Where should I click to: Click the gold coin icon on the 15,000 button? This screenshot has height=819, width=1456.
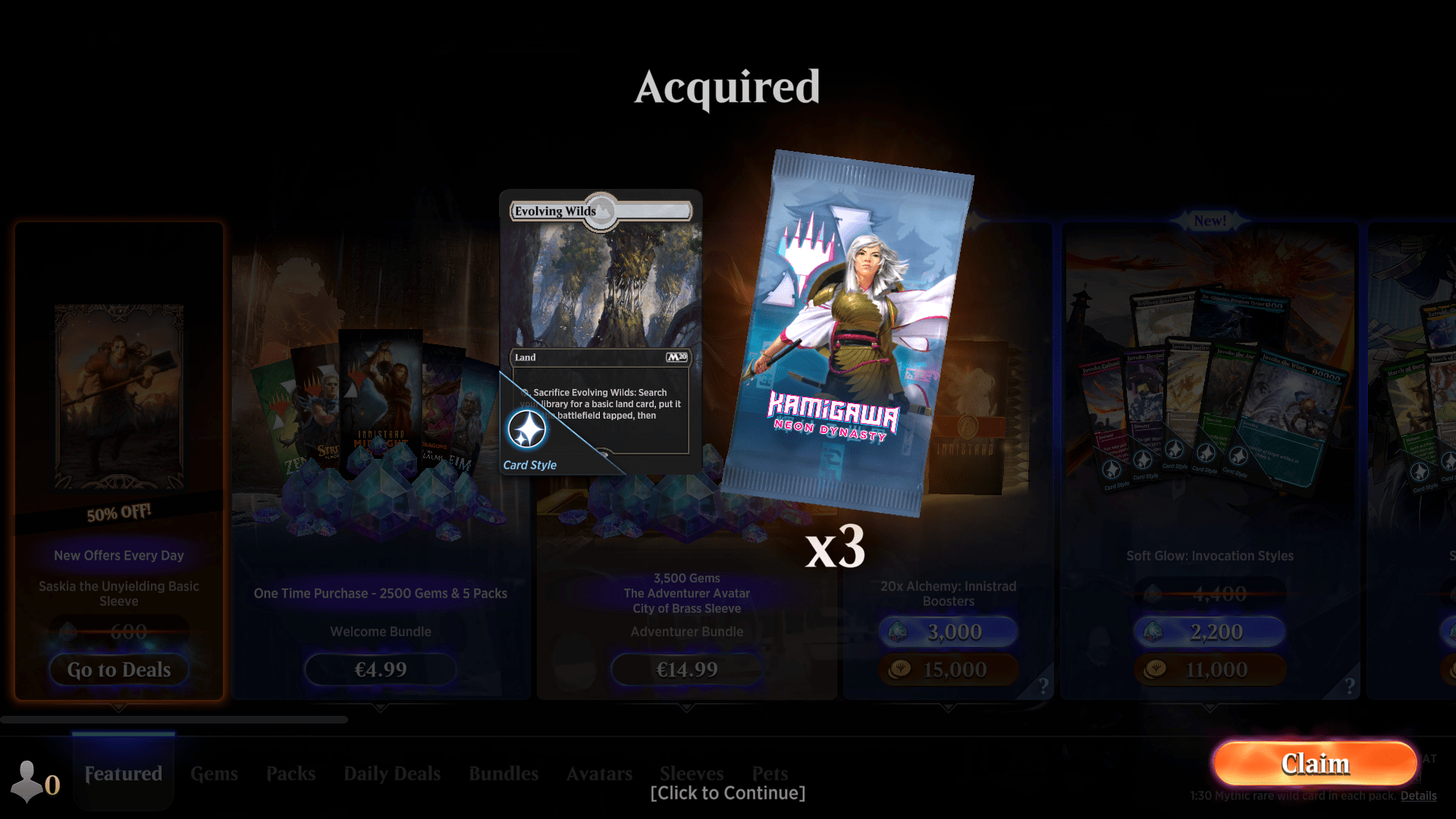[x=900, y=669]
